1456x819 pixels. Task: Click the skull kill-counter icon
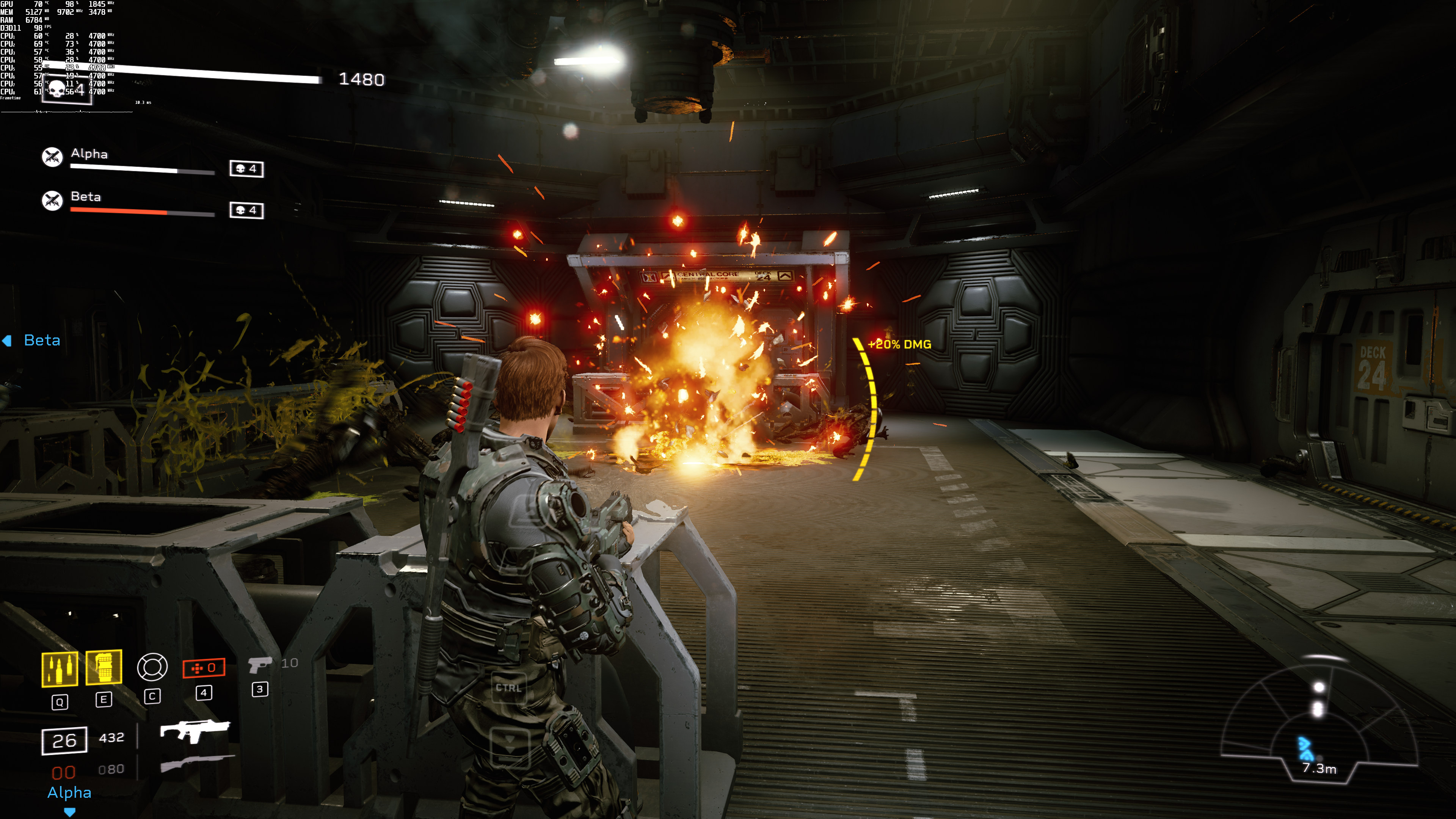pyautogui.click(x=58, y=89)
